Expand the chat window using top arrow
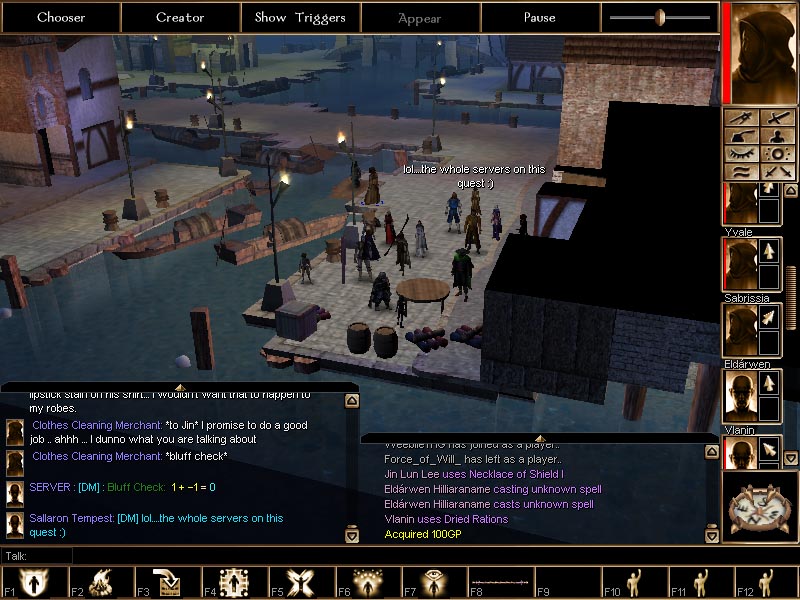Image resolution: width=800 pixels, height=600 pixels. tap(180, 387)
